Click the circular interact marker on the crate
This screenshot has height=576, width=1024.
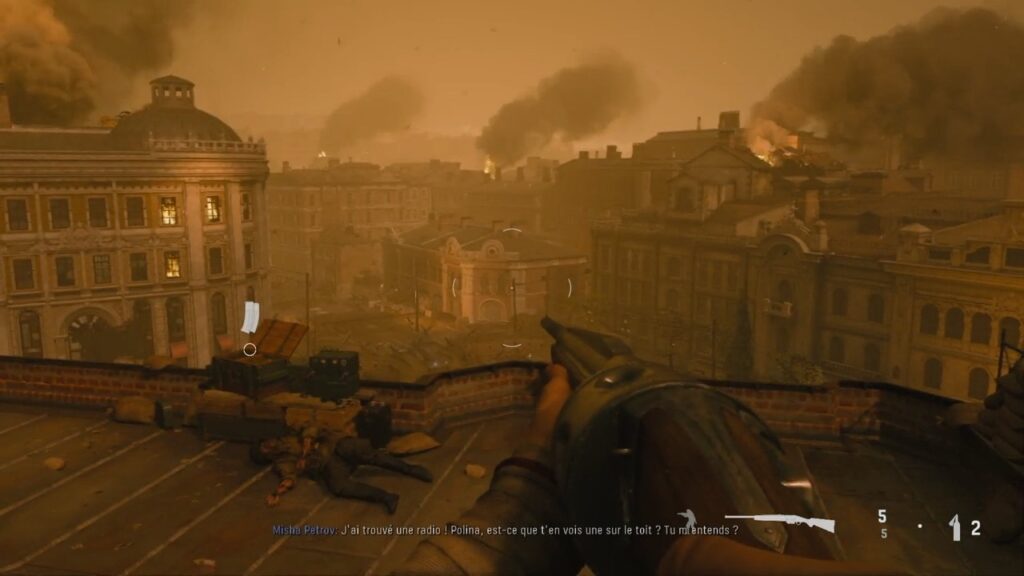point(250,349)
